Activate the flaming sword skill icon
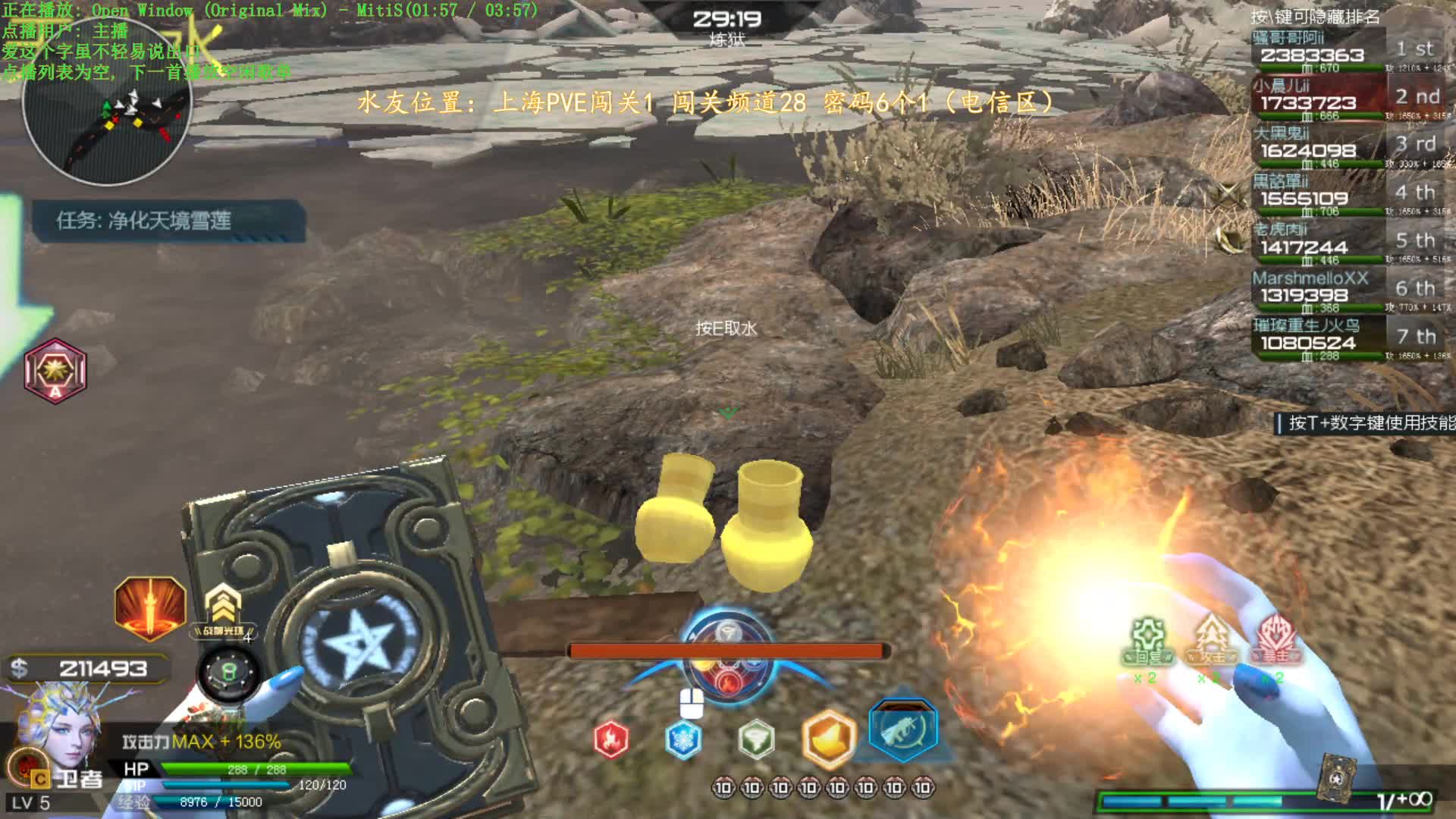This screenshot has width=1456, height=819. click(x=150, y=607)
